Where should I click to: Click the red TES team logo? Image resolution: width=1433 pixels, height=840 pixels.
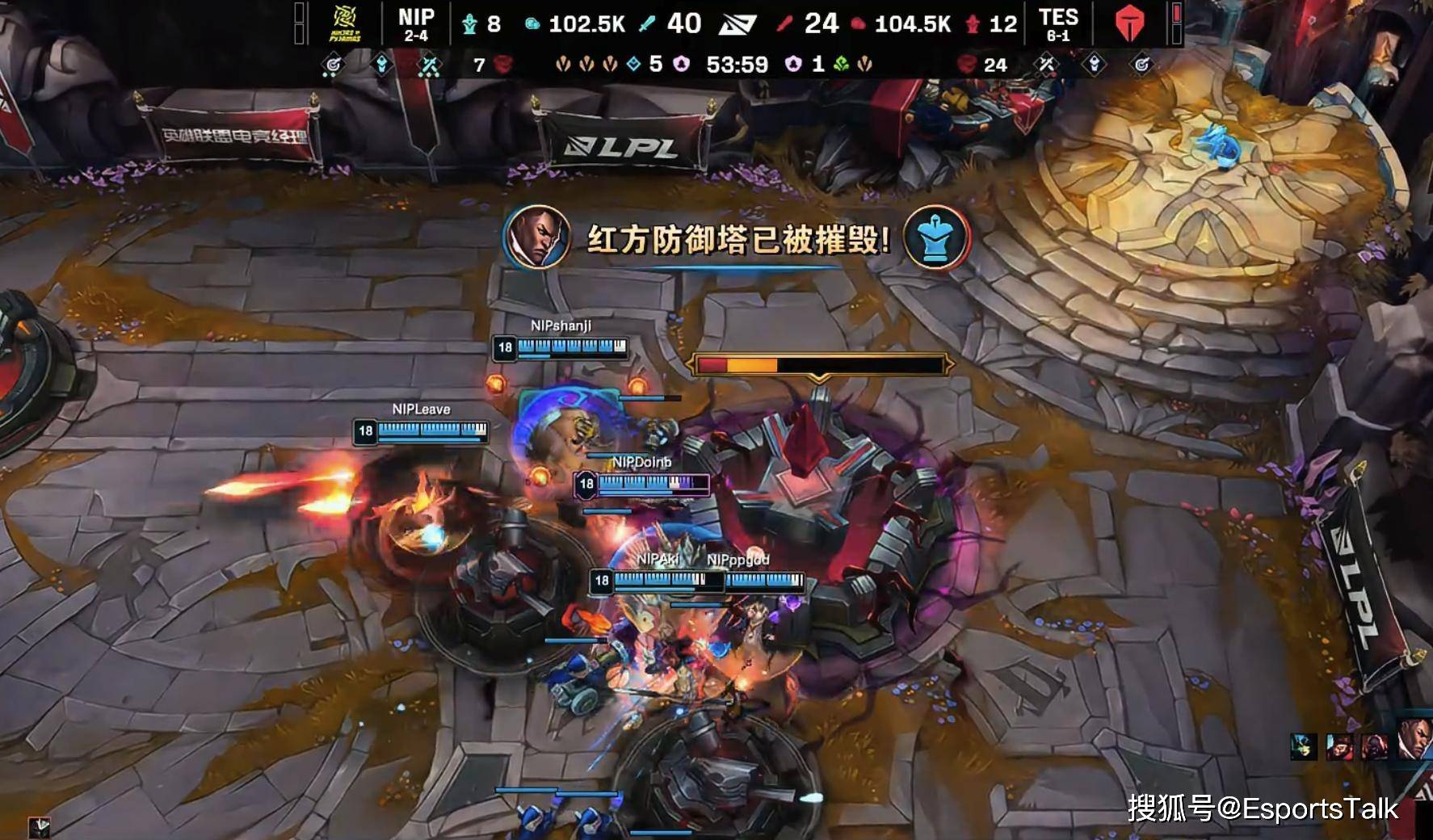coord(1129,23)
